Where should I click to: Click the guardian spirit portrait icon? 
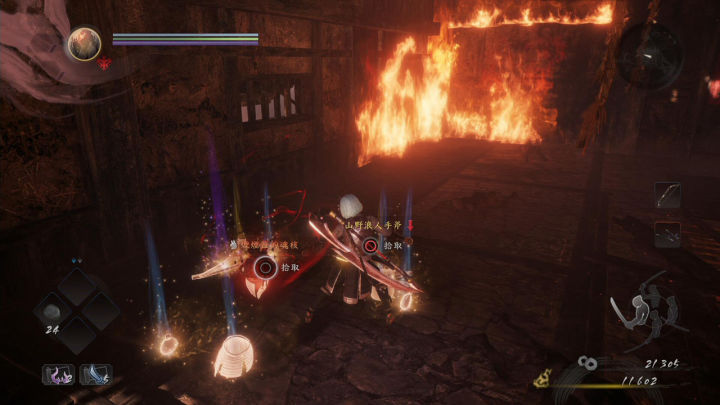[84, 43]
